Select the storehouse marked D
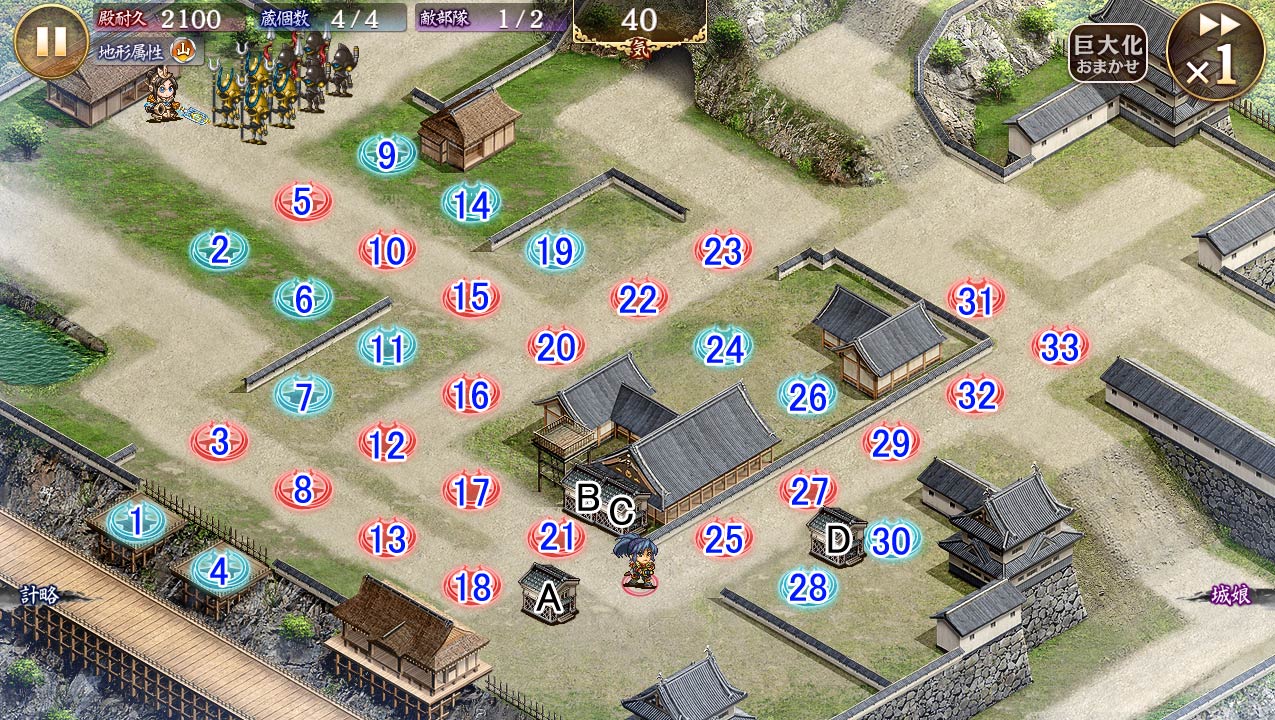The image size is (1275, 720). coord(836,538)
